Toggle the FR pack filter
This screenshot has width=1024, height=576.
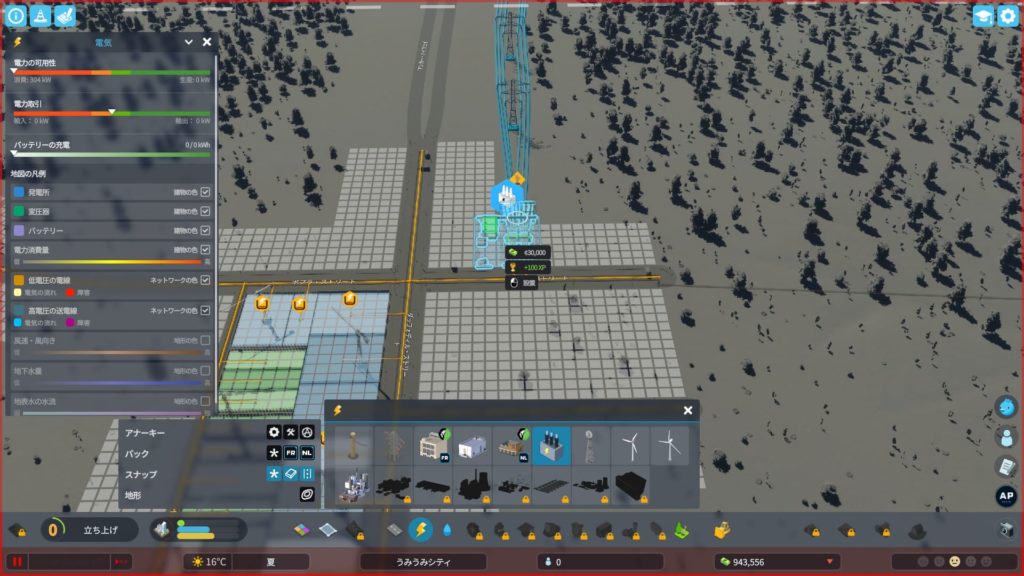(290, 453)
